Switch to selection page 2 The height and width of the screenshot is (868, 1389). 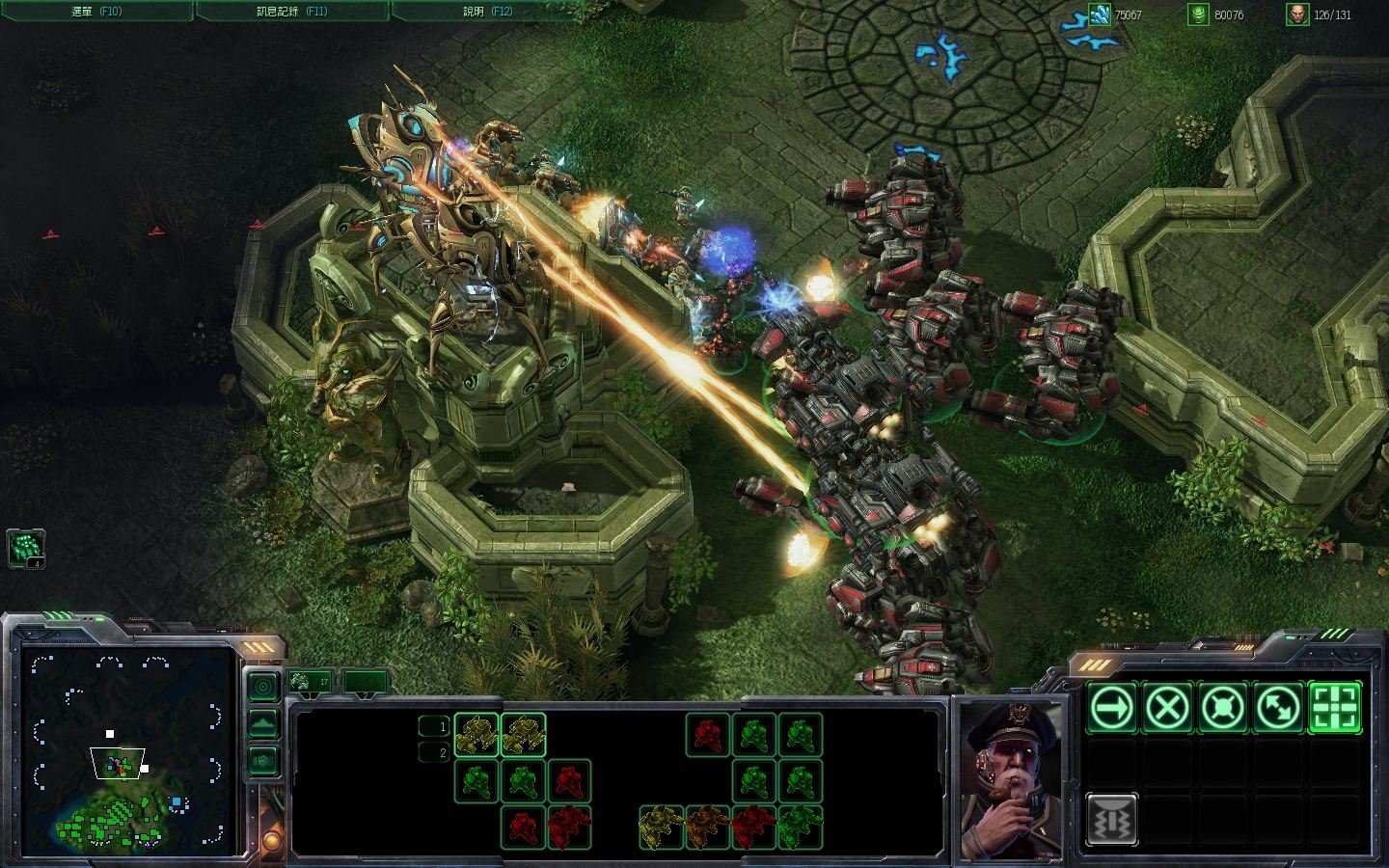[x=434, y=752]
